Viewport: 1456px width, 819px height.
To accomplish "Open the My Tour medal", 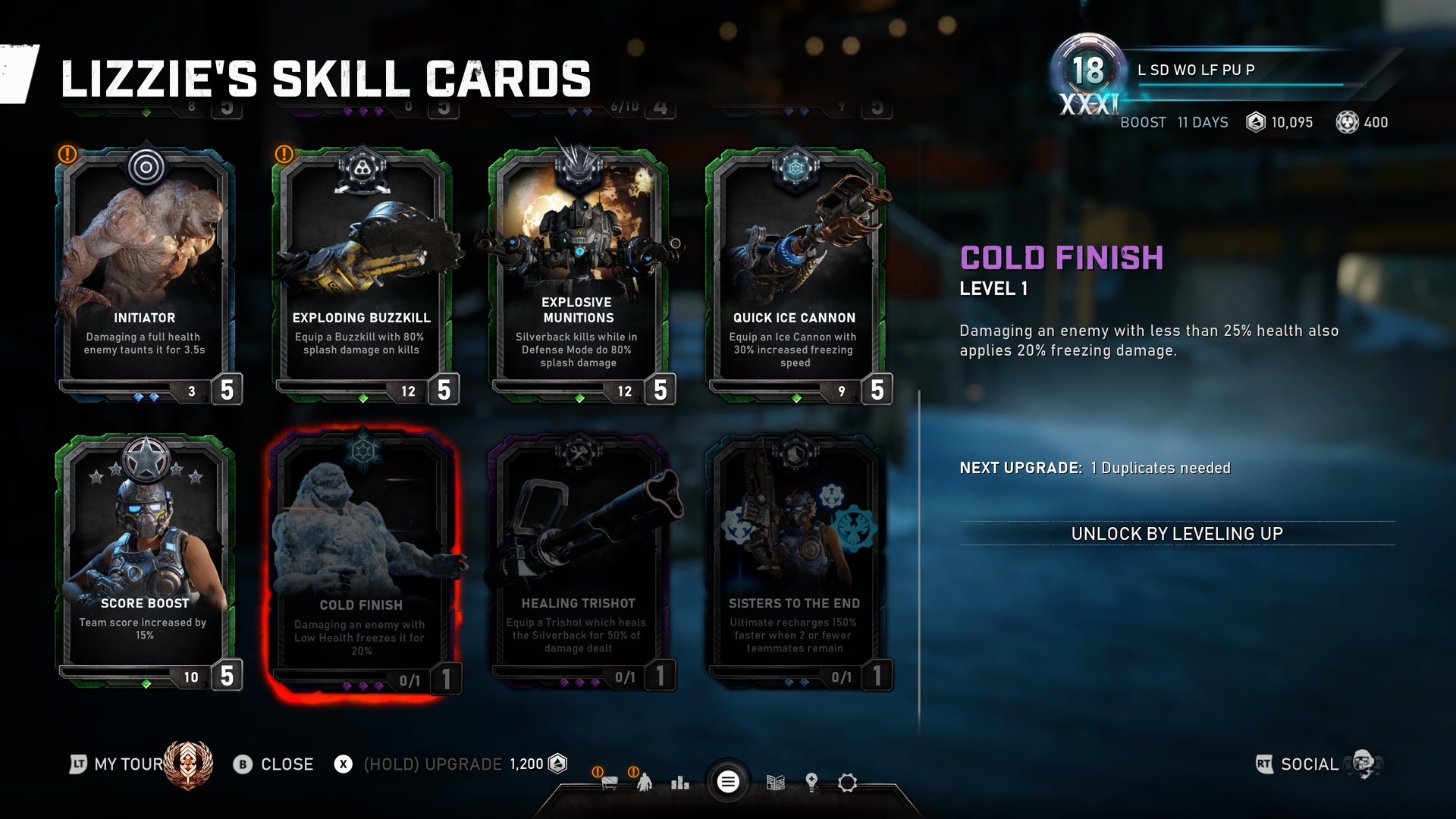I will coord(188,764).
